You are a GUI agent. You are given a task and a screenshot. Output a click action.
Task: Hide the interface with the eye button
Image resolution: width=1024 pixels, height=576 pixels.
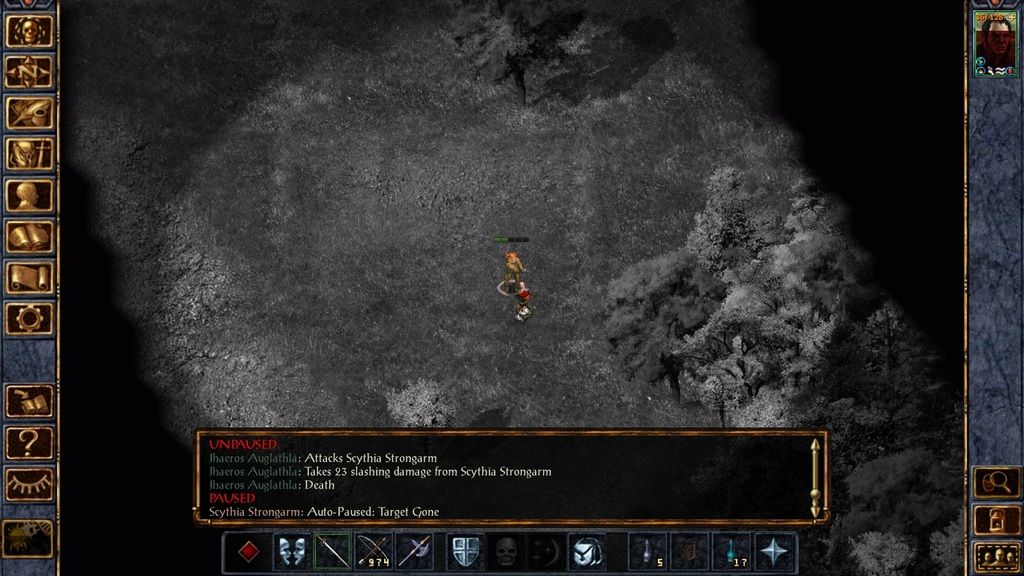click(x=30, y=484)
